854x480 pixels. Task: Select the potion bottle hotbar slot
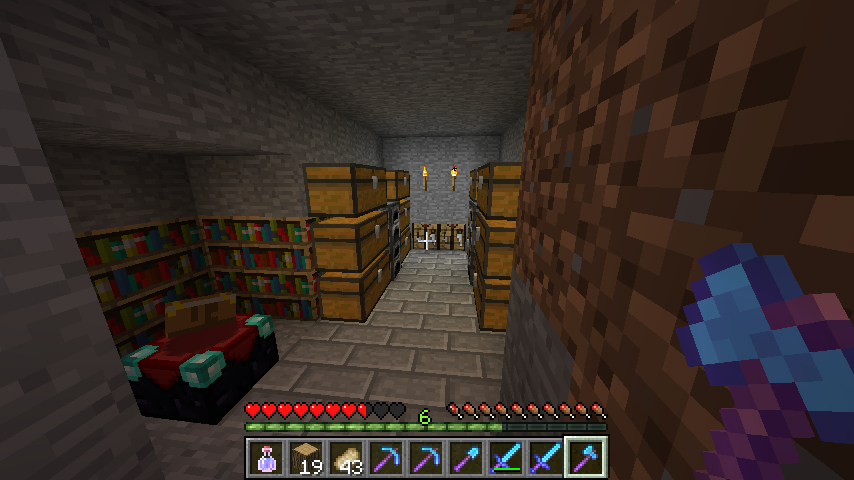[x=266, y=458]
